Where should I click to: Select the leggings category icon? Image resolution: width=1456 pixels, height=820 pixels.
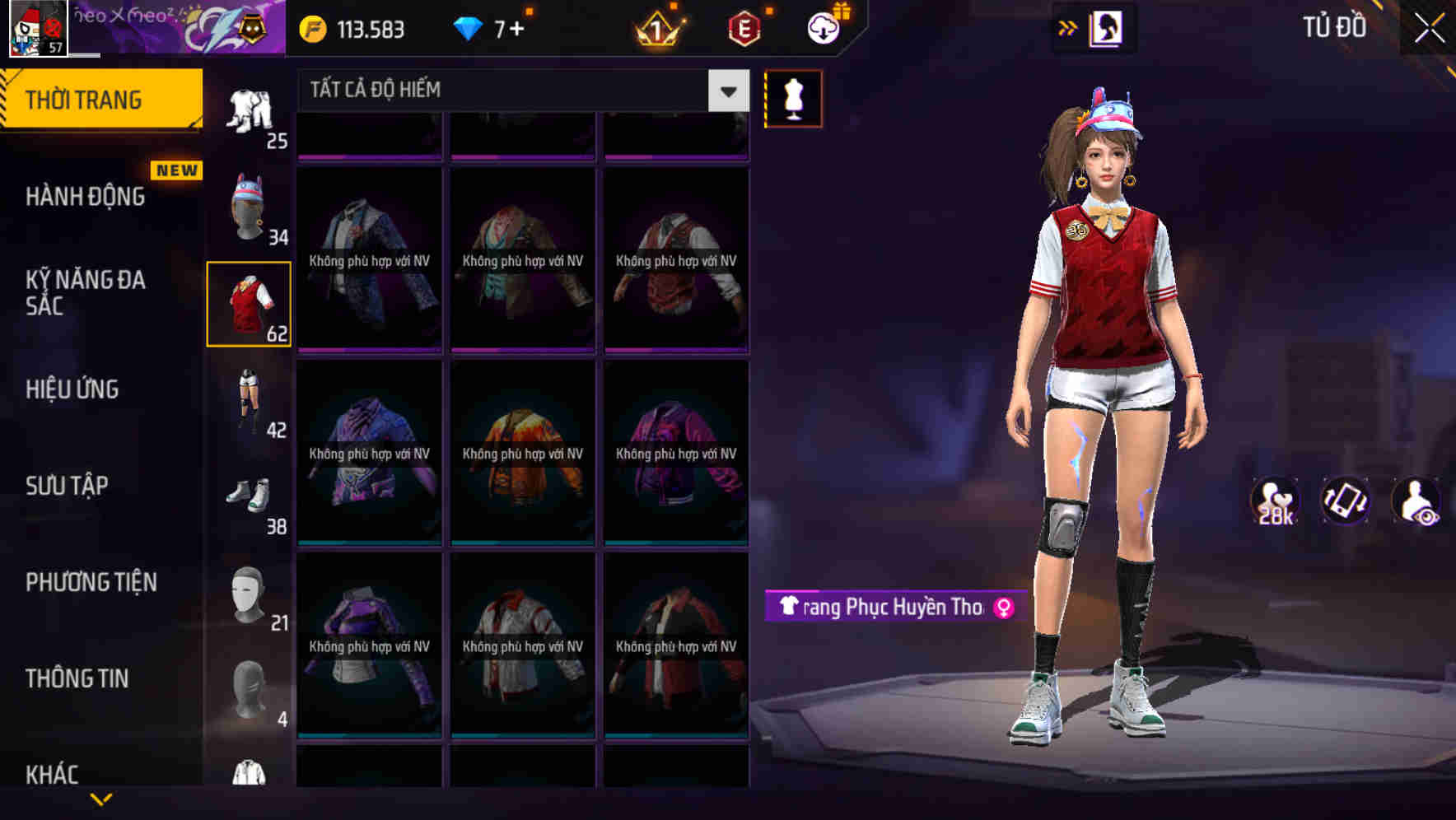(x=247, y=403)
